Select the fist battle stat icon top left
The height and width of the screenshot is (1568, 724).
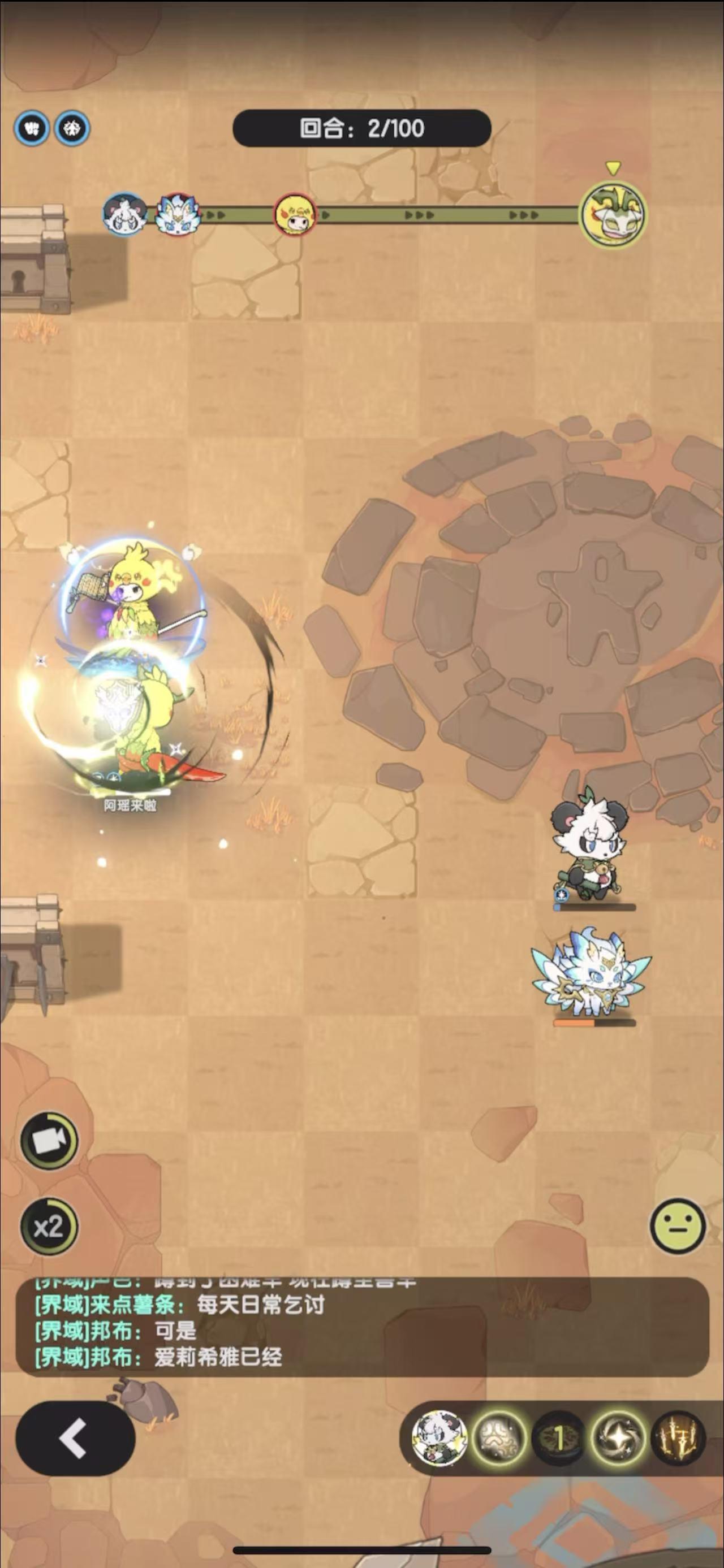pyautogui.click(x=32, y=128)
